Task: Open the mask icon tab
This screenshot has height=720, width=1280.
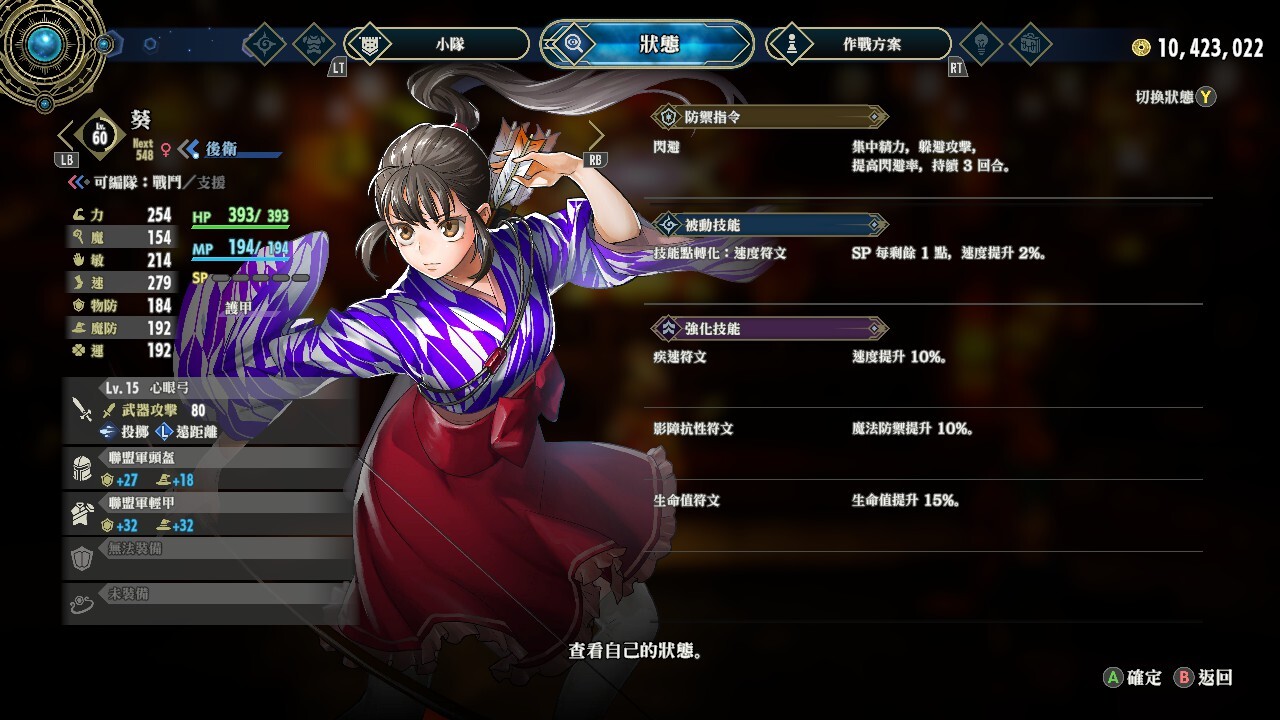Action: (x=314, y=45)
